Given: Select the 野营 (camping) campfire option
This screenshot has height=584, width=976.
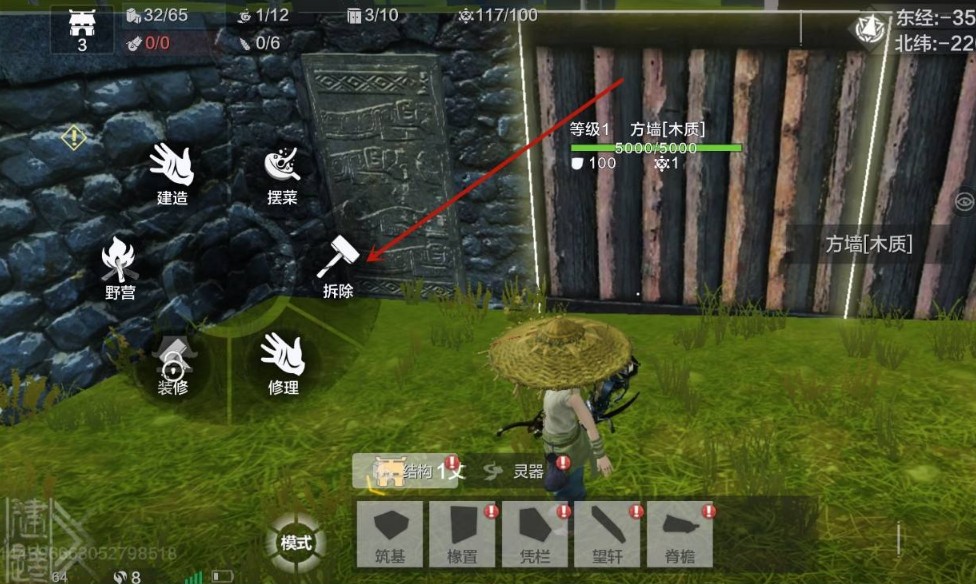Looking at the screenshot, I should (119, 263).
